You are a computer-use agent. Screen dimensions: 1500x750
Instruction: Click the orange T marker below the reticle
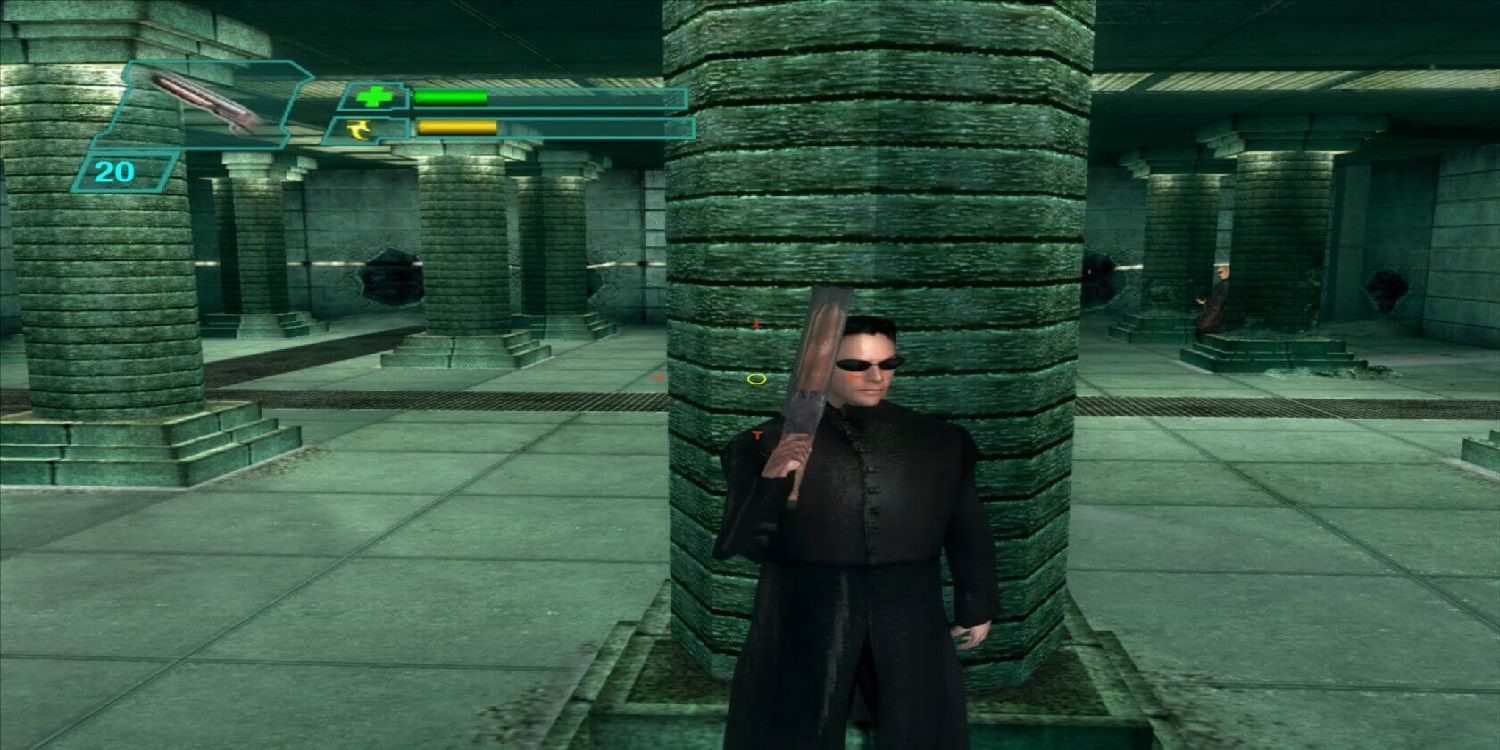tap(757, 435)
